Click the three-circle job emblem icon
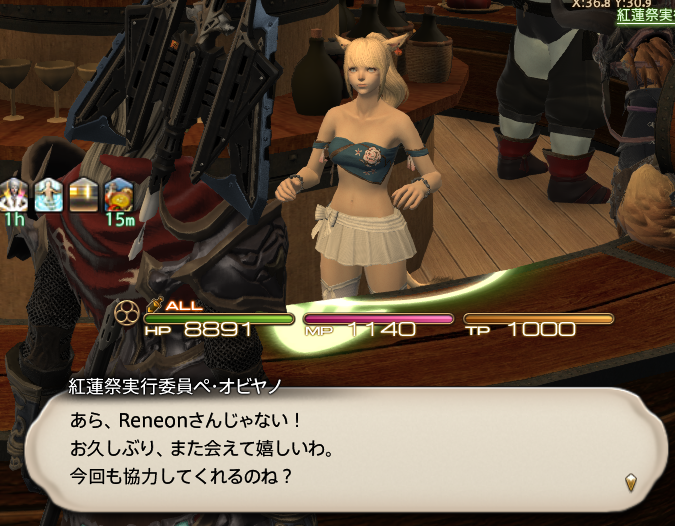 [x=129, y=314]
